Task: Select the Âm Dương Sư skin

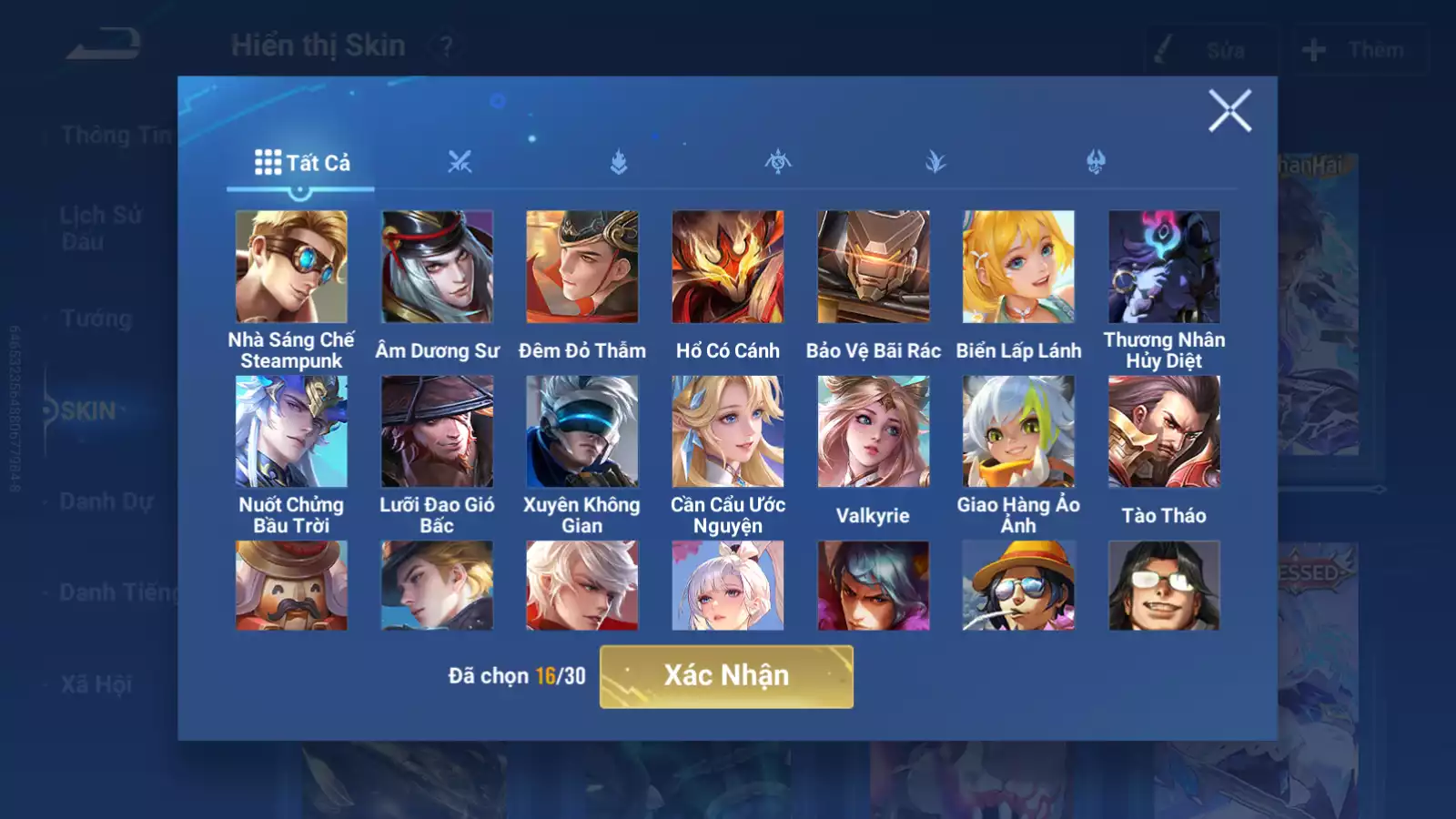Action: pyautogui.click(x=437, y=267)
